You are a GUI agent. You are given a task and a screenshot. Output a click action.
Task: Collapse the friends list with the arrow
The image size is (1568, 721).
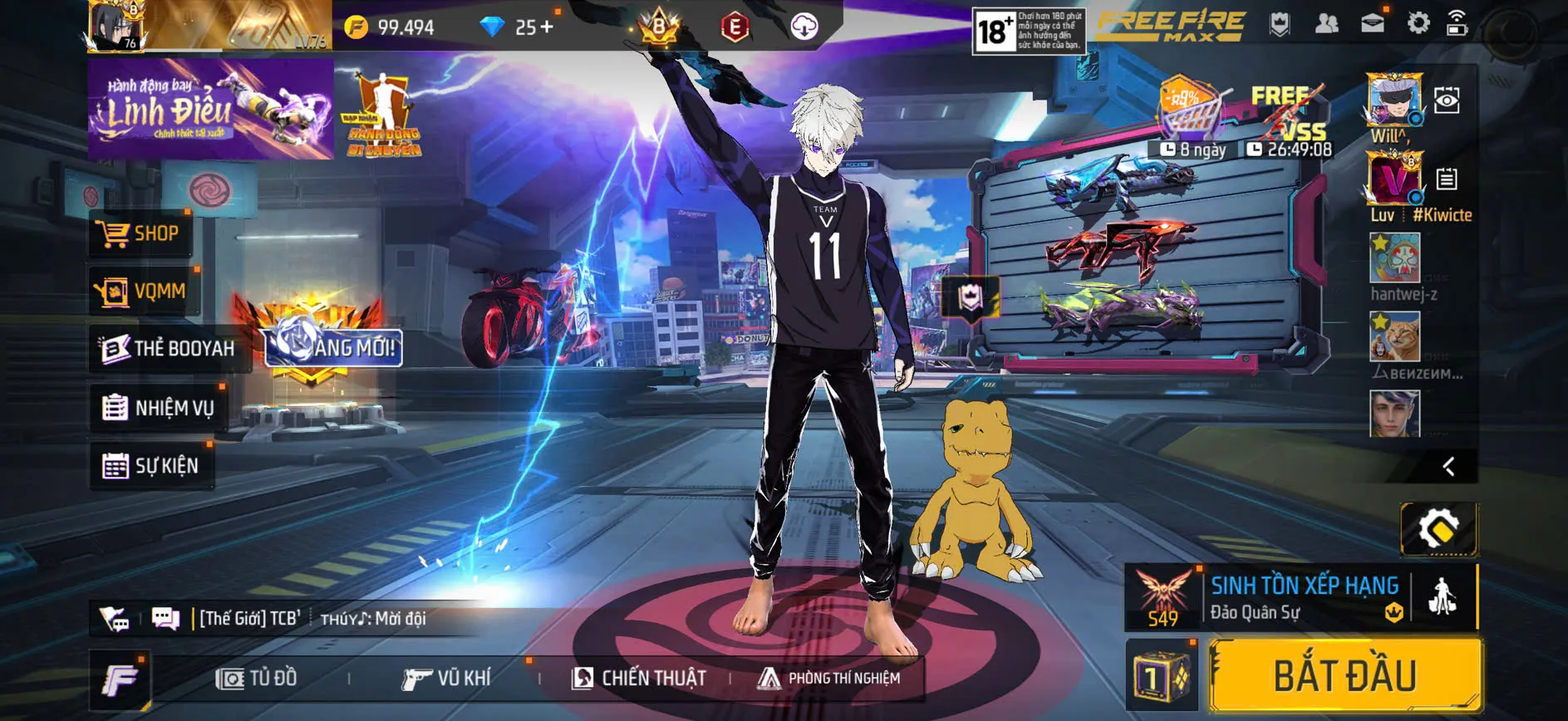[1448, 467]
